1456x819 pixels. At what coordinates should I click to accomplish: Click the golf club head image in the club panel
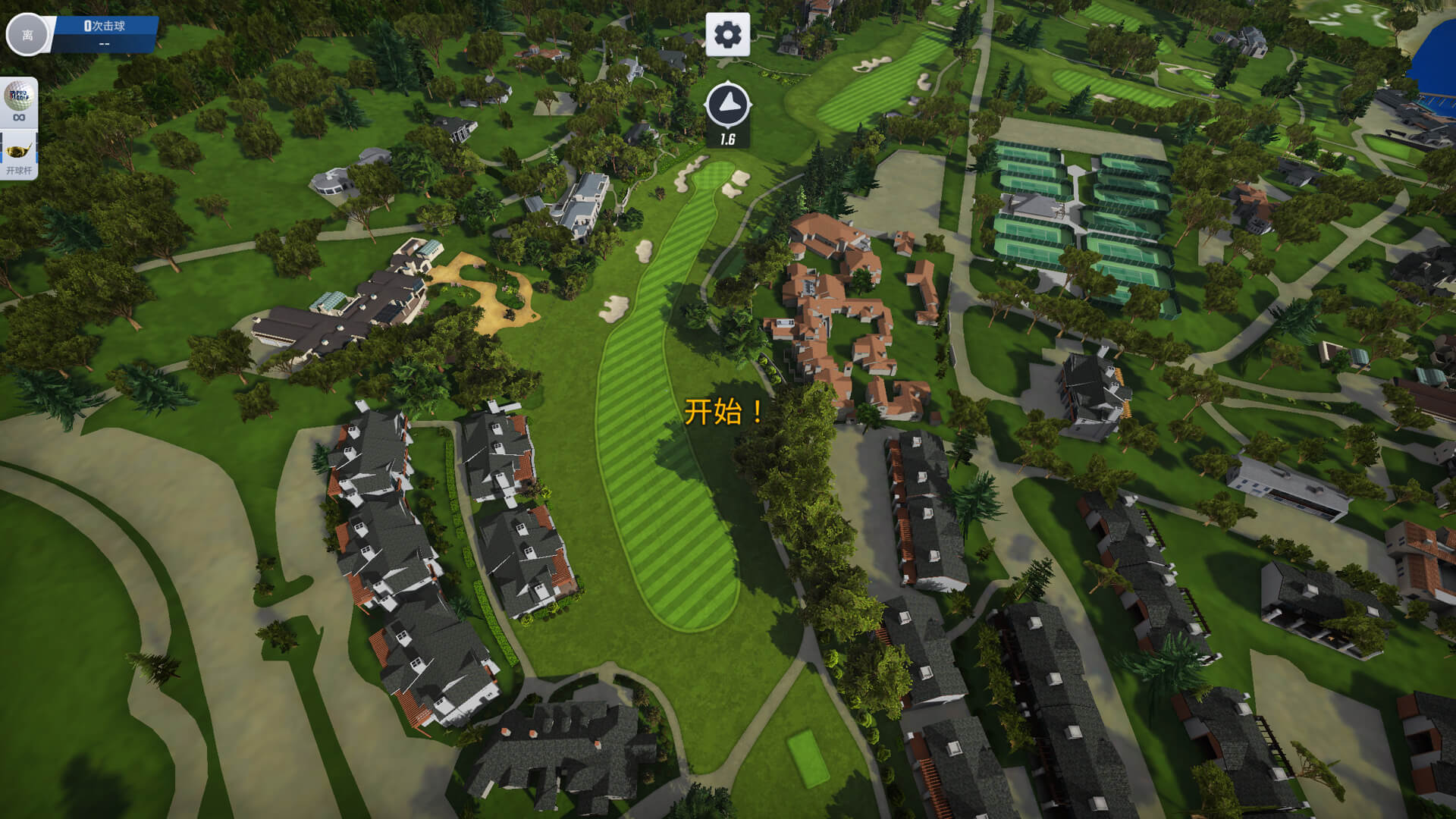[17, 152]
